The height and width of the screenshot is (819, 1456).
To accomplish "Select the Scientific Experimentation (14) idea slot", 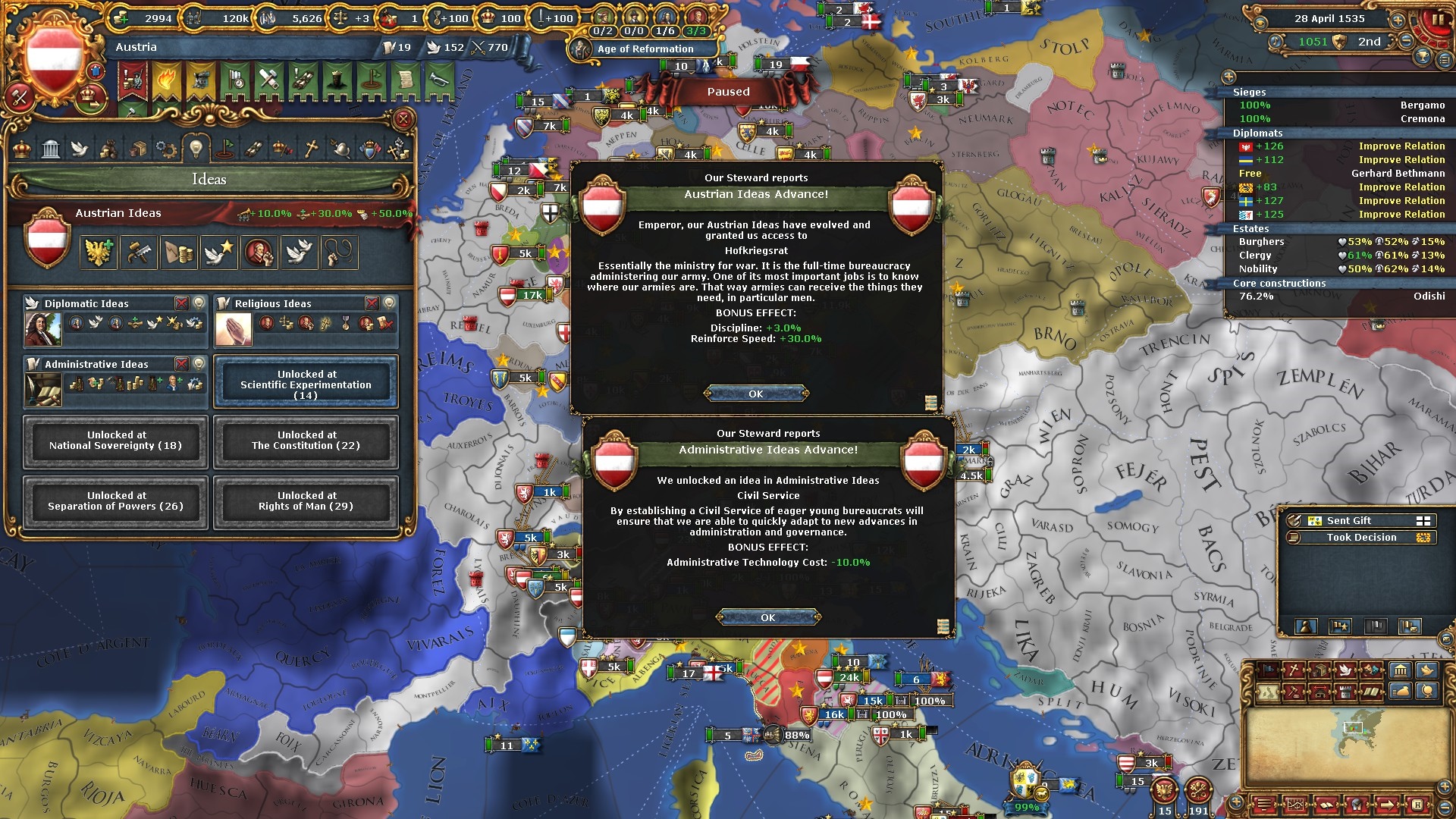I will 306,384.
